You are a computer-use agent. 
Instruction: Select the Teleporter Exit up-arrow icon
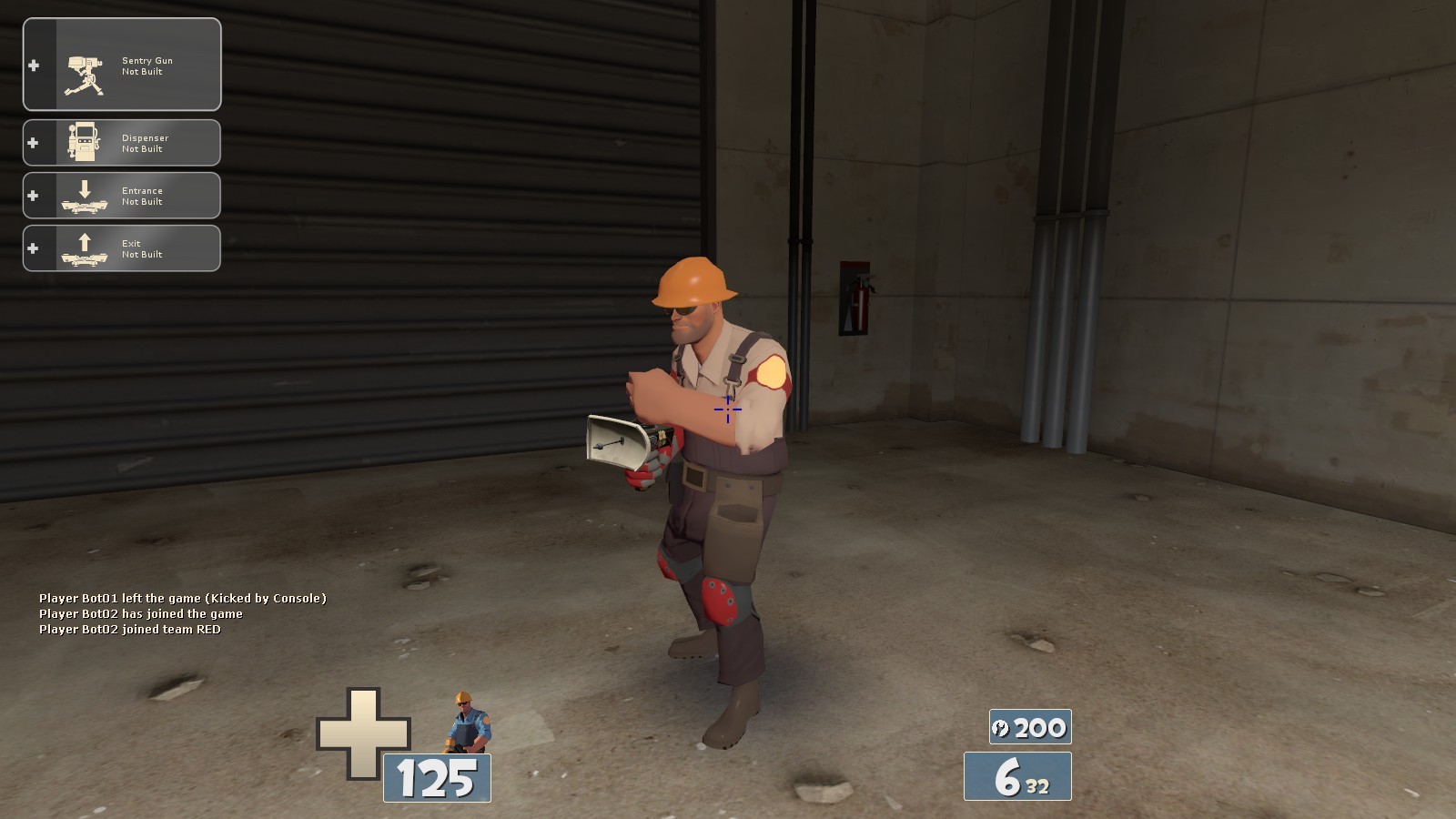click(x=84, y=247)
